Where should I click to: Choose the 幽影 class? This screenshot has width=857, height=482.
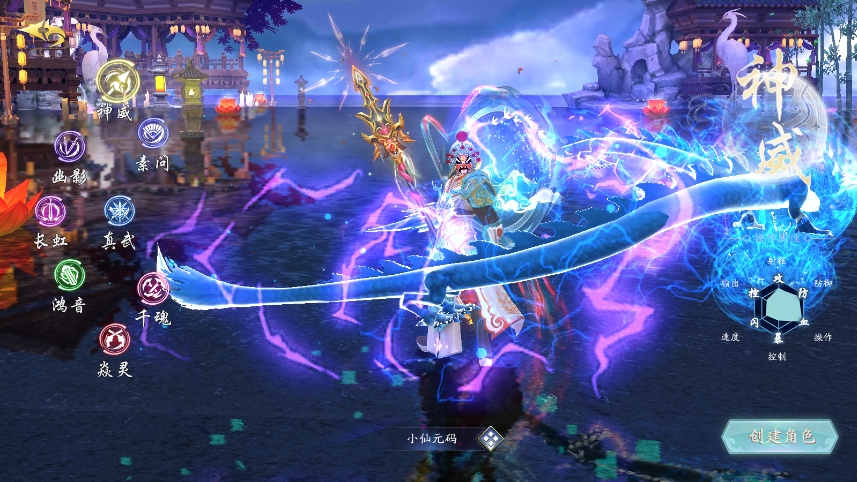[70, 147]
